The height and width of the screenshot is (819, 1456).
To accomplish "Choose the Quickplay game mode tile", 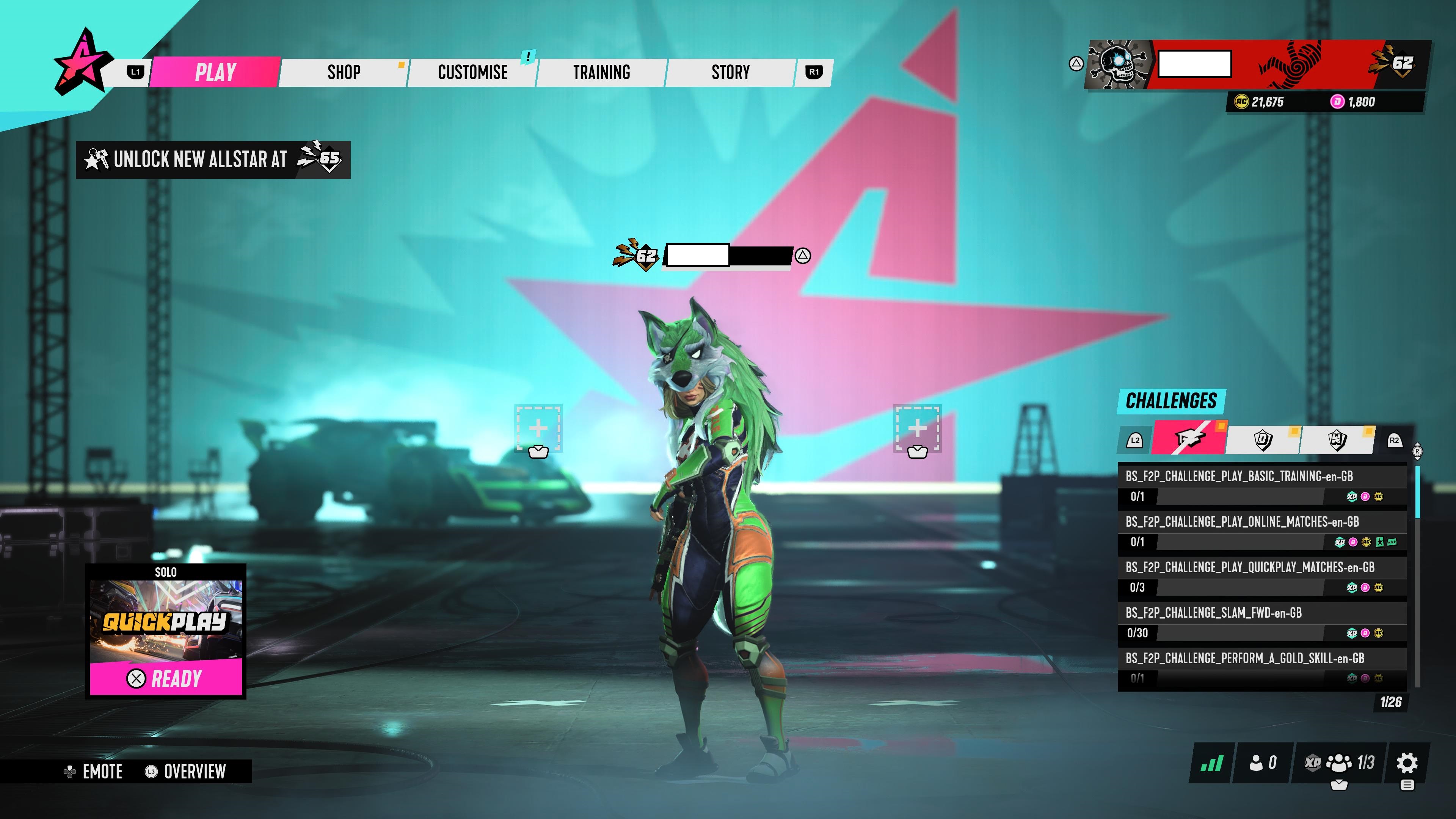I will click(166, 621).
